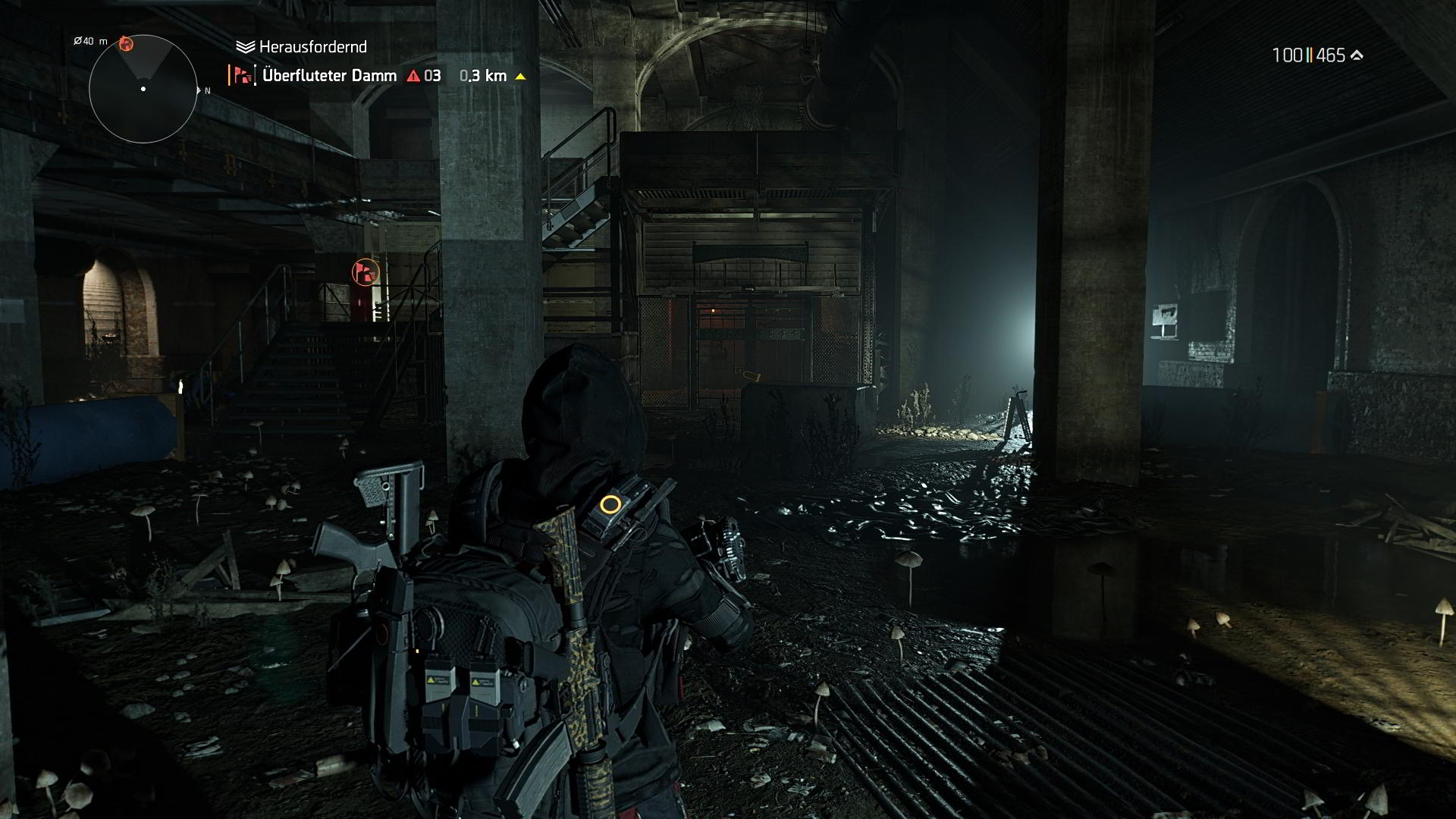Click the mission waypoint icon on the minimap
This screenshot has height=819, width=1456.
pos(127,43)
